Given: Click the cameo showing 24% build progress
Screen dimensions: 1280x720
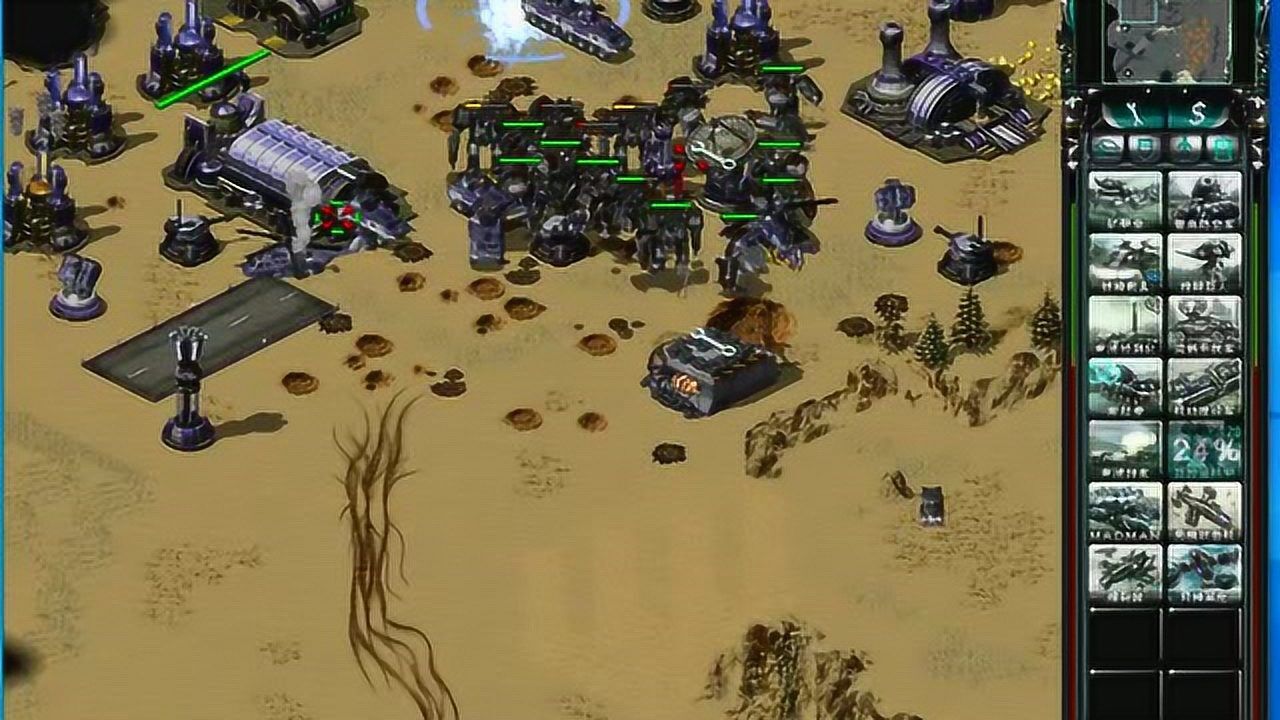Looking at the screenshot, I should pos(1205,450).
